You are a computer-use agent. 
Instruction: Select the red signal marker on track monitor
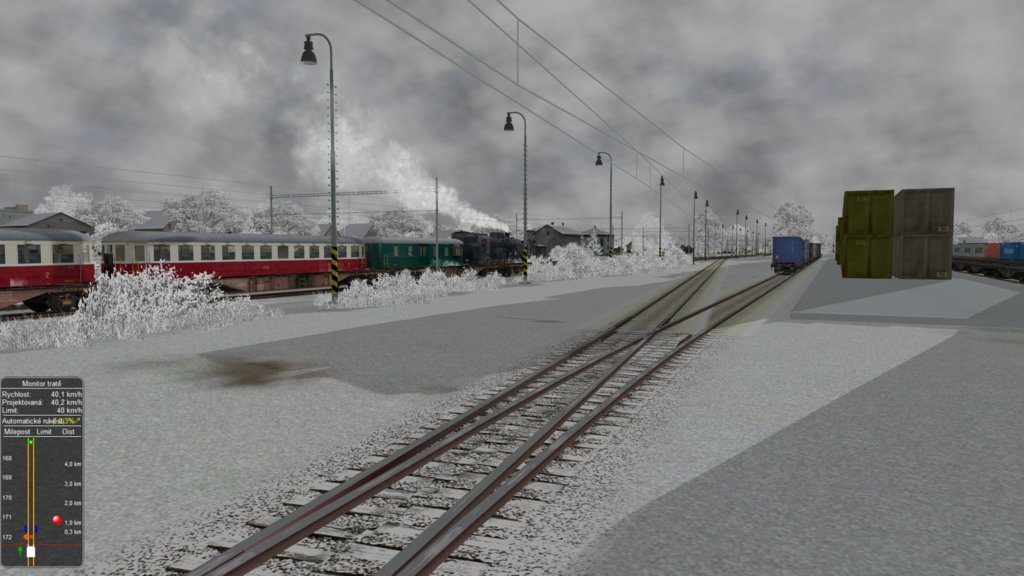56,520
